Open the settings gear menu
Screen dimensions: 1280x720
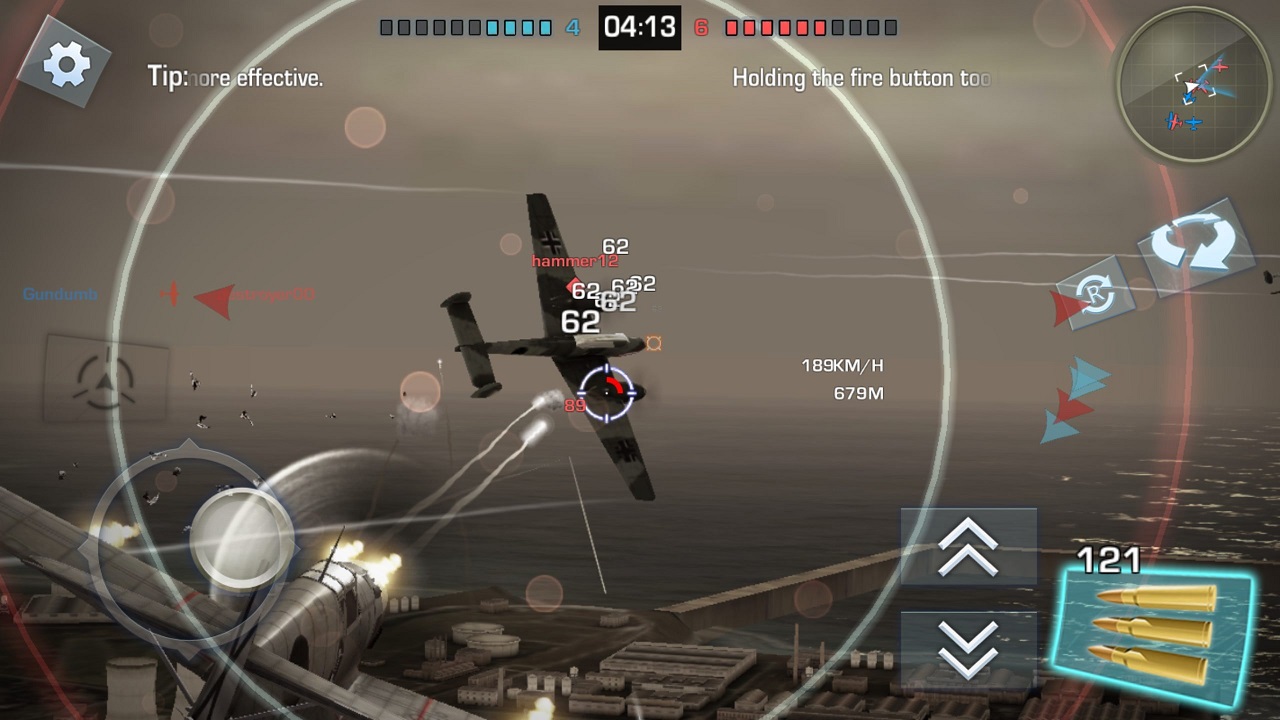67,64
